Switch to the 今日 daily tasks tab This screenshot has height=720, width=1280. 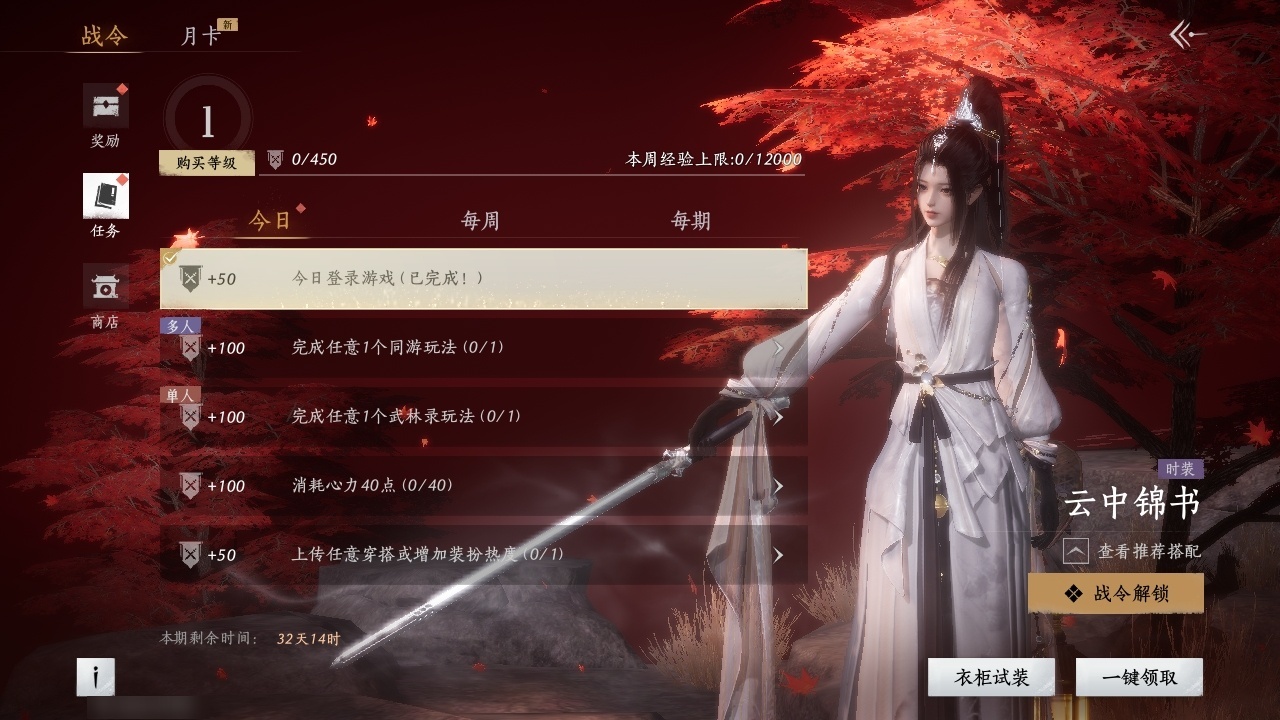[270, 221]
